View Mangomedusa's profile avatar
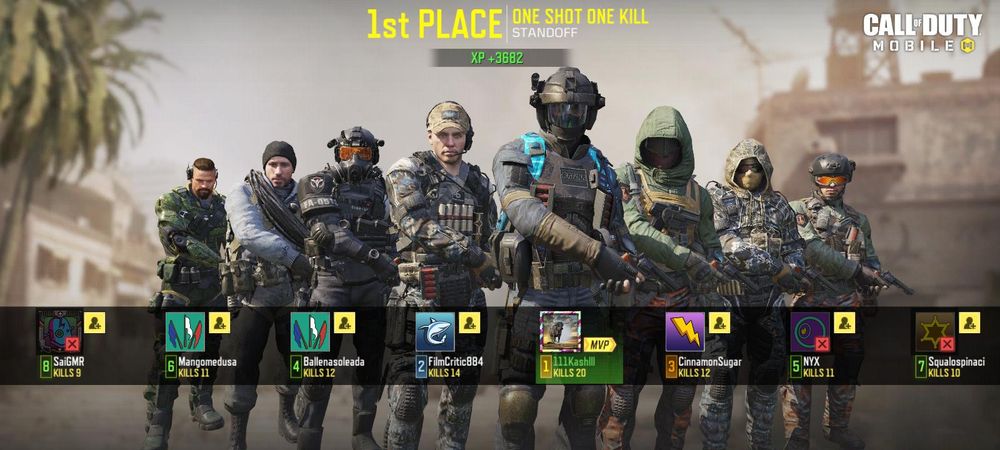 tap(184, 332)
